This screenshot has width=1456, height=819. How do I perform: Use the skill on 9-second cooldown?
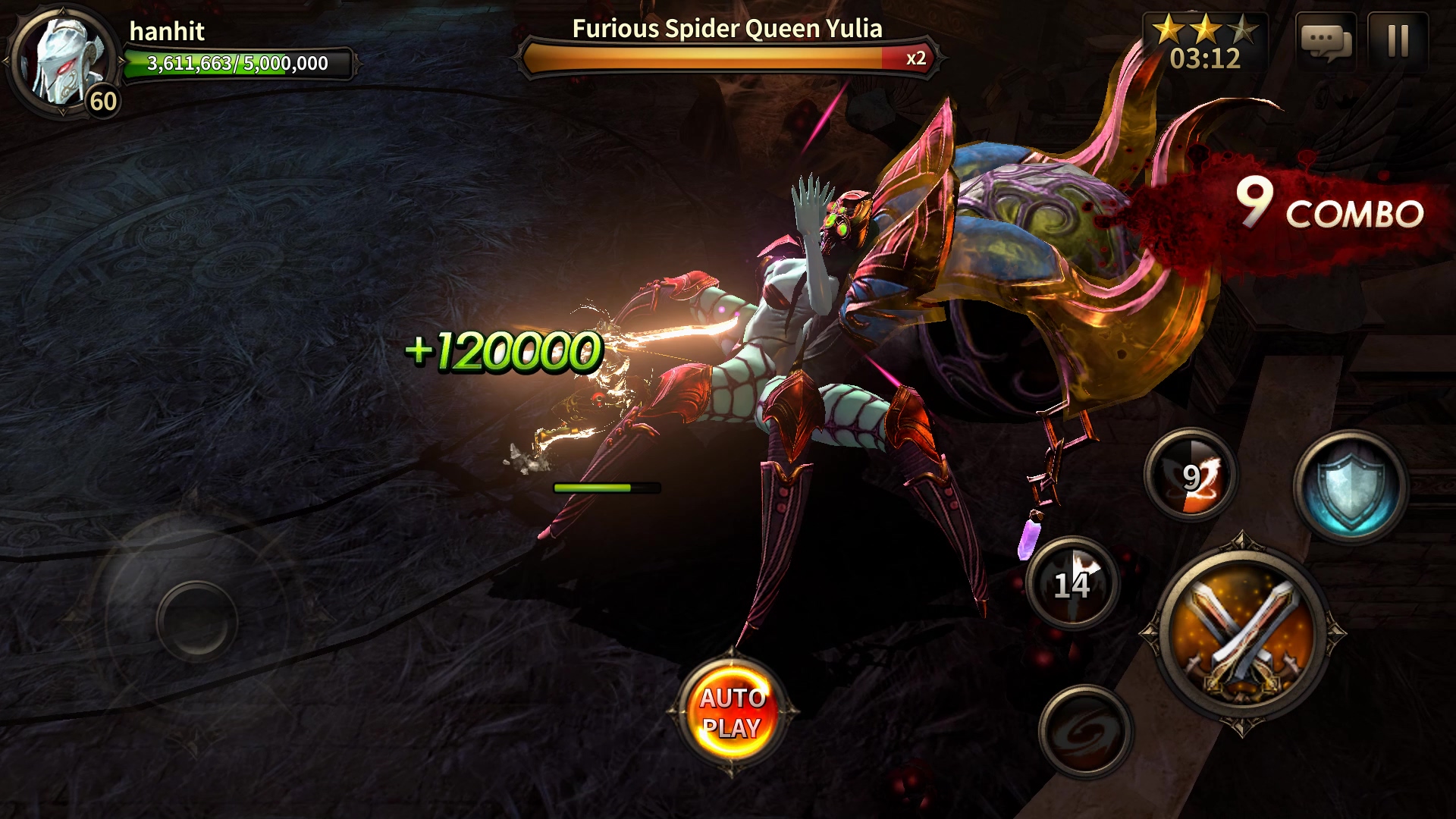coord(1191,475)
